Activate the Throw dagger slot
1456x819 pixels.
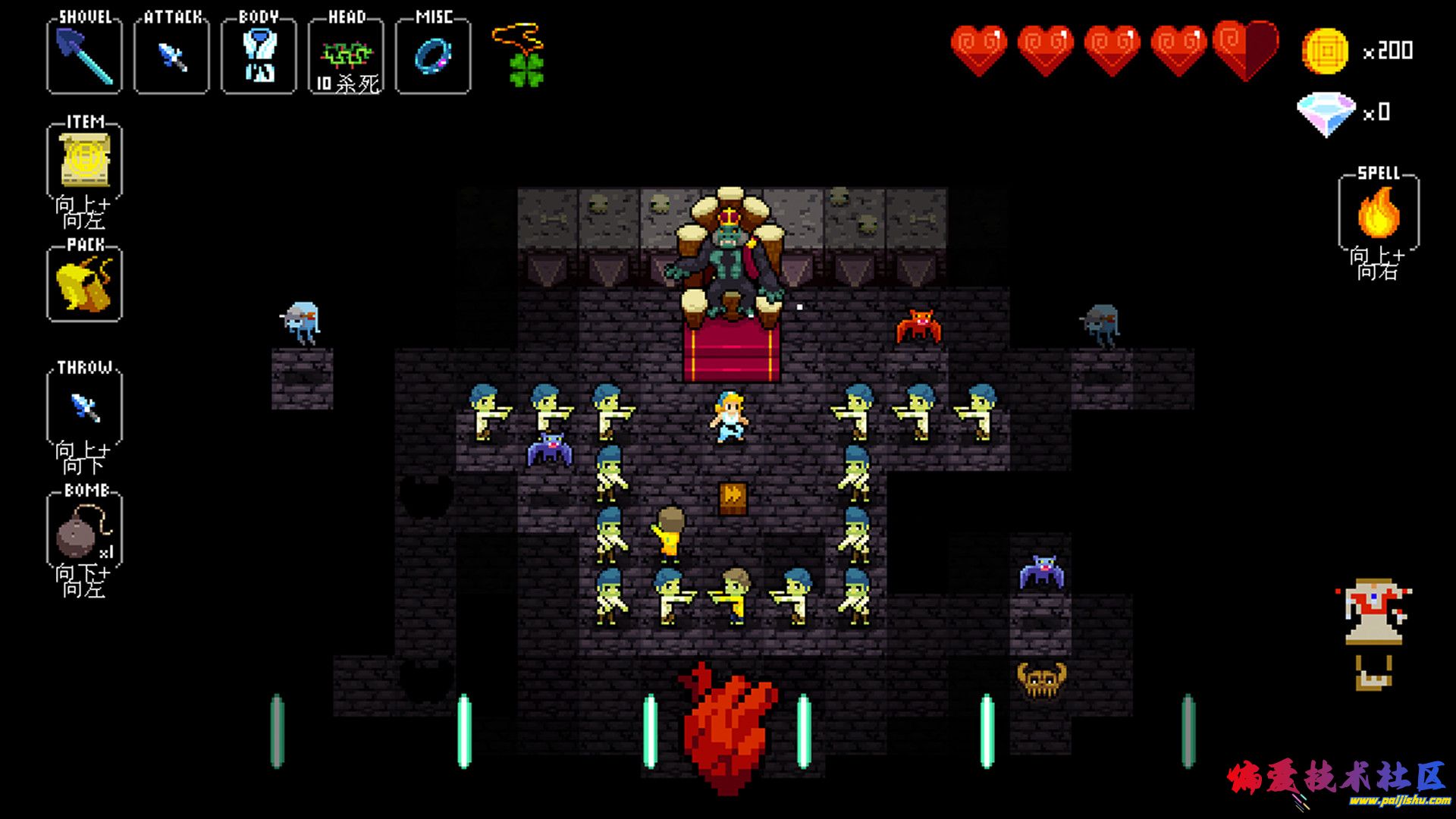click(84, 406)
